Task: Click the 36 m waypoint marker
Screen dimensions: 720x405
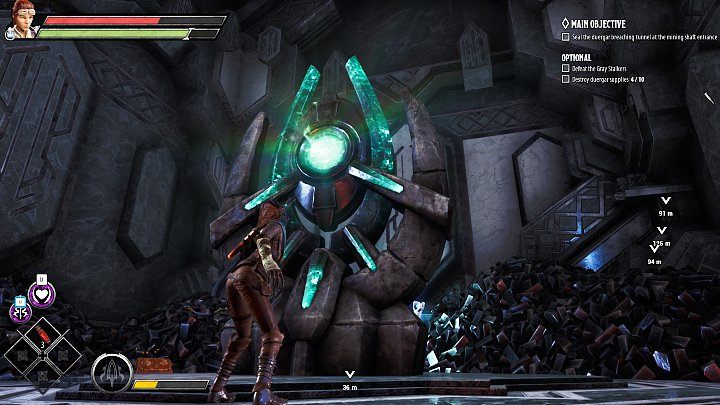Action: click(x=349, y=381)
